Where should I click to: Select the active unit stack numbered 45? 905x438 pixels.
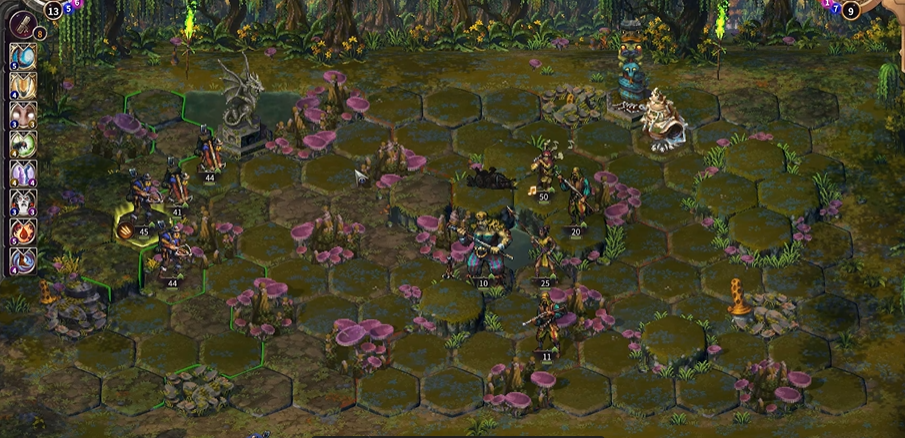pos(137,218)
